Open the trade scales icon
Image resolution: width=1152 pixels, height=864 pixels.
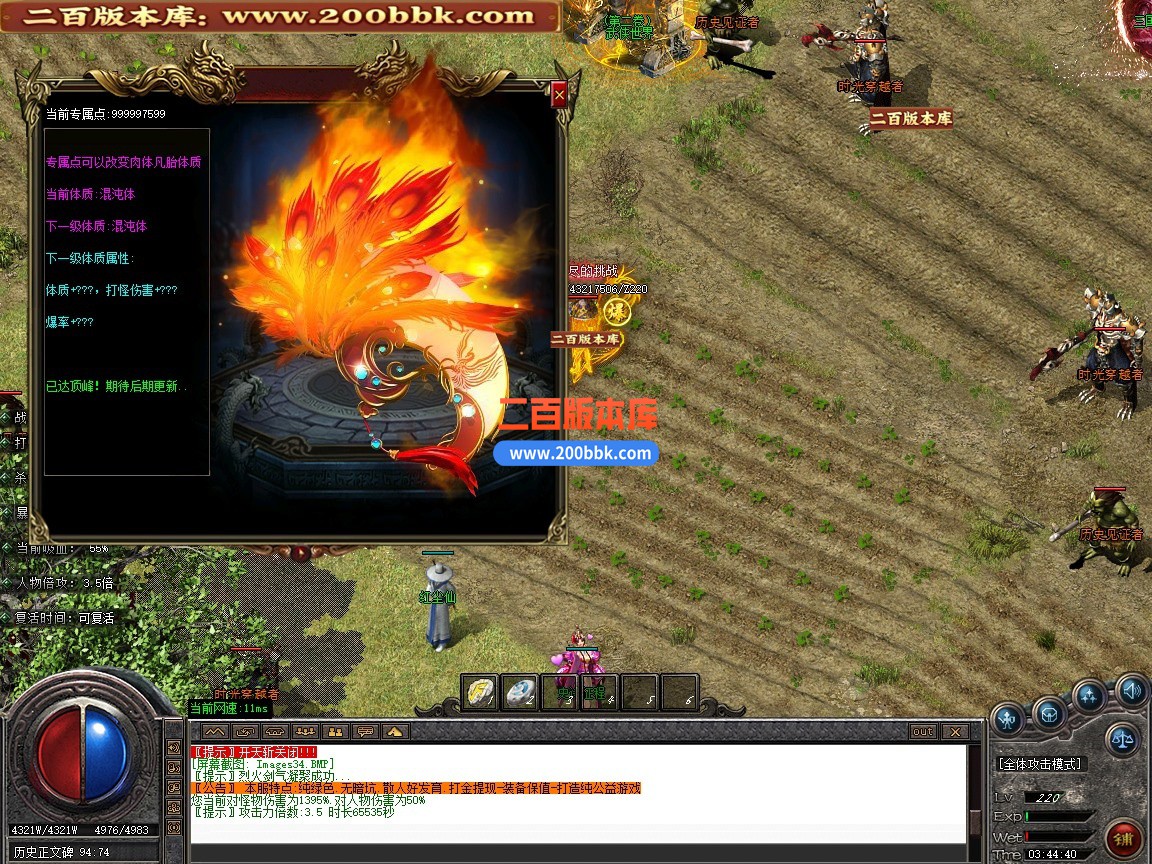1122,740
